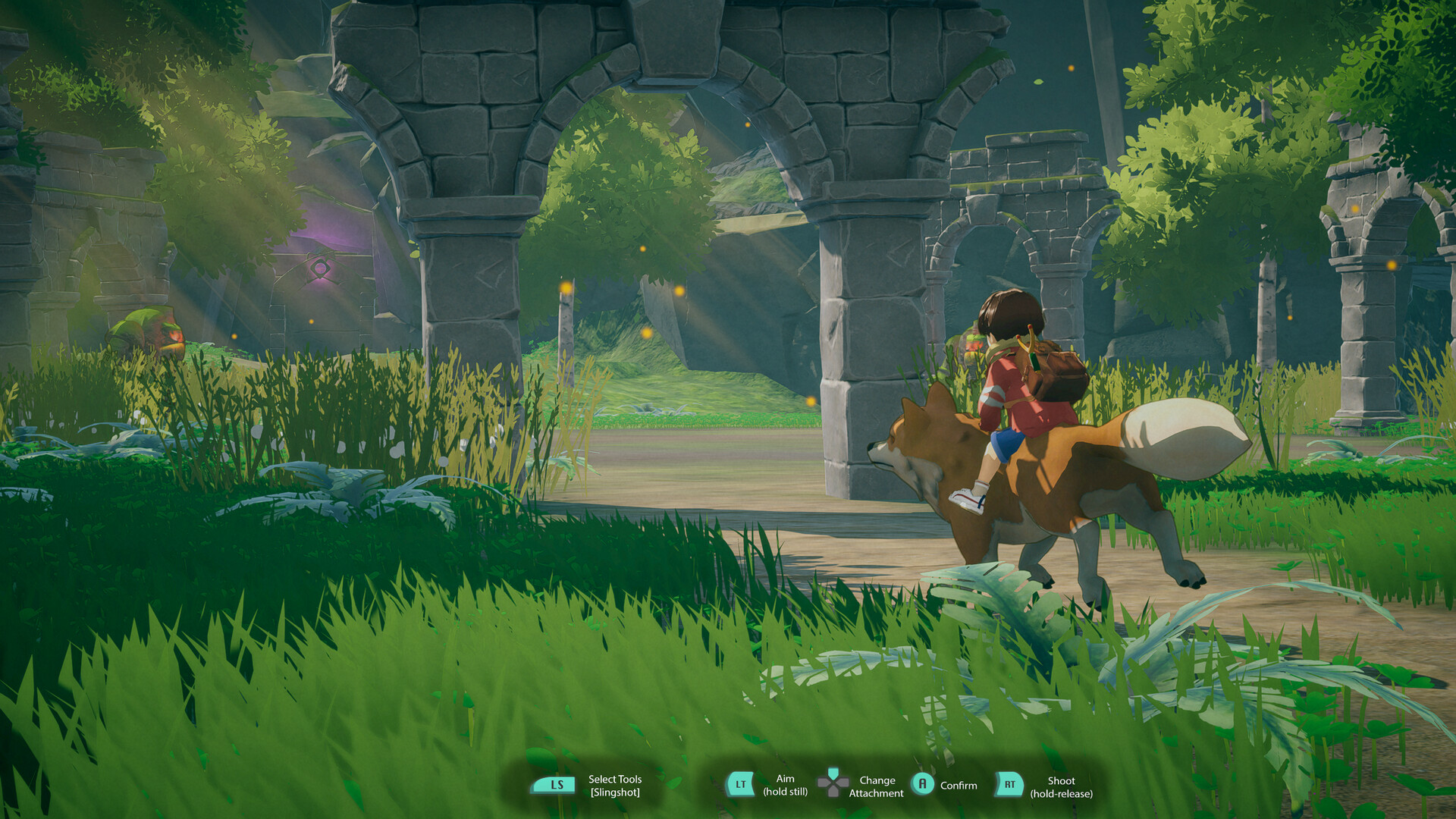The image size is (1456, 819).
Task: Click the D-pad Change Attachment icon
Action: [x=833, y=783]
